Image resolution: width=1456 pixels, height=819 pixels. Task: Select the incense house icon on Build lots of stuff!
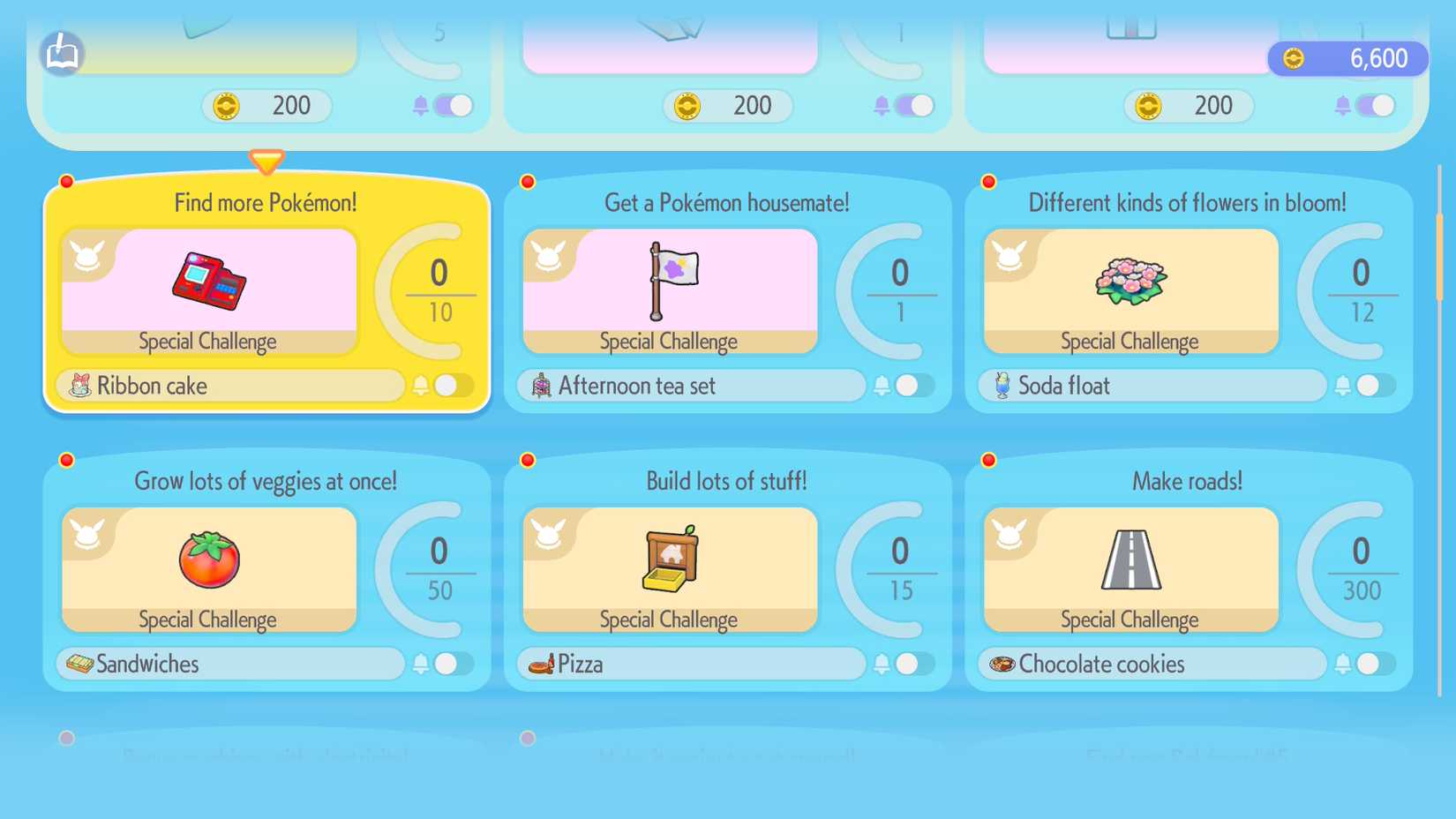tap(668, 558)
